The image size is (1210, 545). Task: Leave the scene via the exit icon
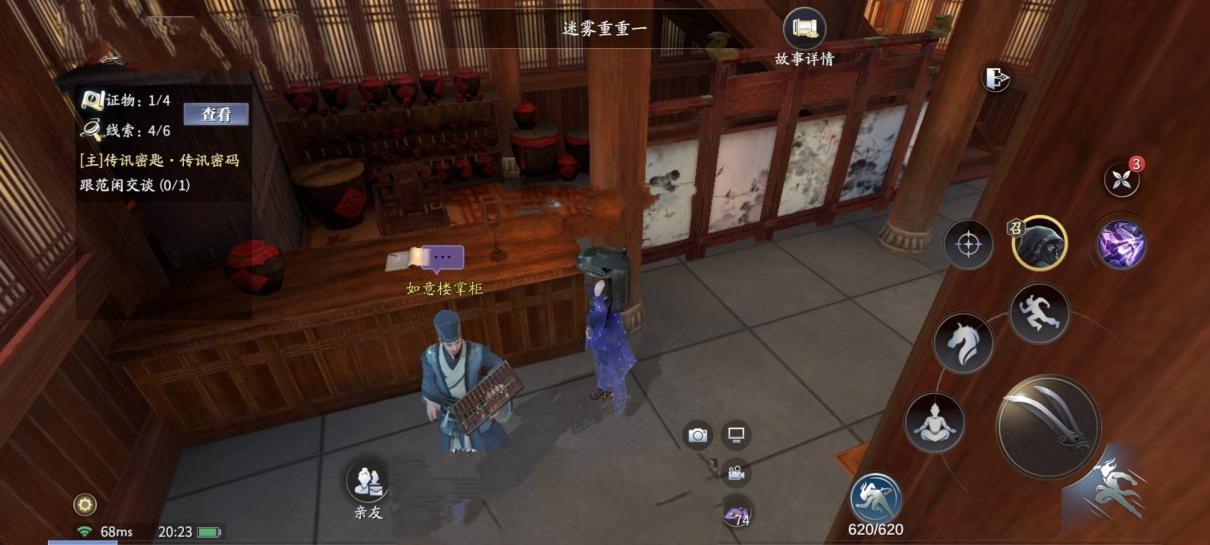click(995, 79)
